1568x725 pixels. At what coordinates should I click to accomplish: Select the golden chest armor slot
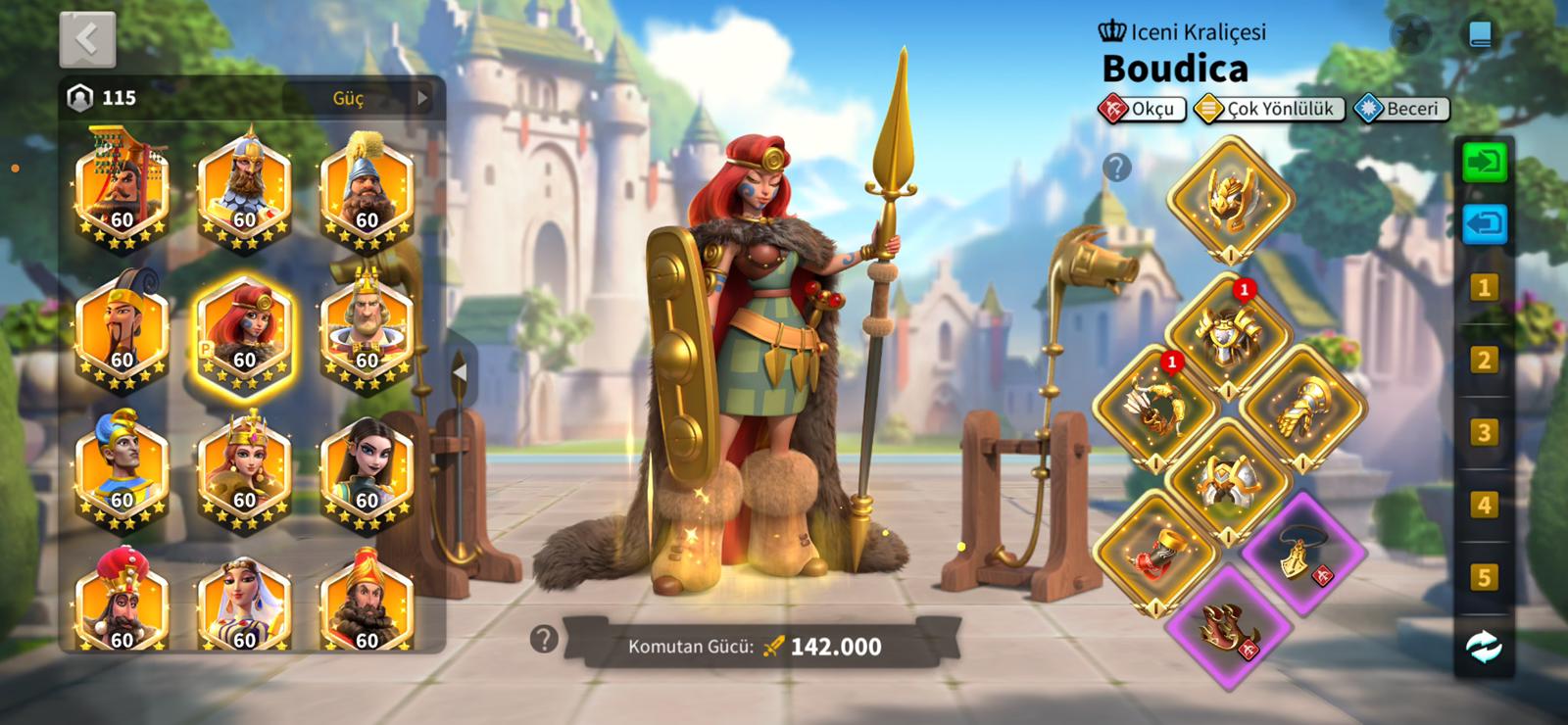click(x=1227, y=334)
